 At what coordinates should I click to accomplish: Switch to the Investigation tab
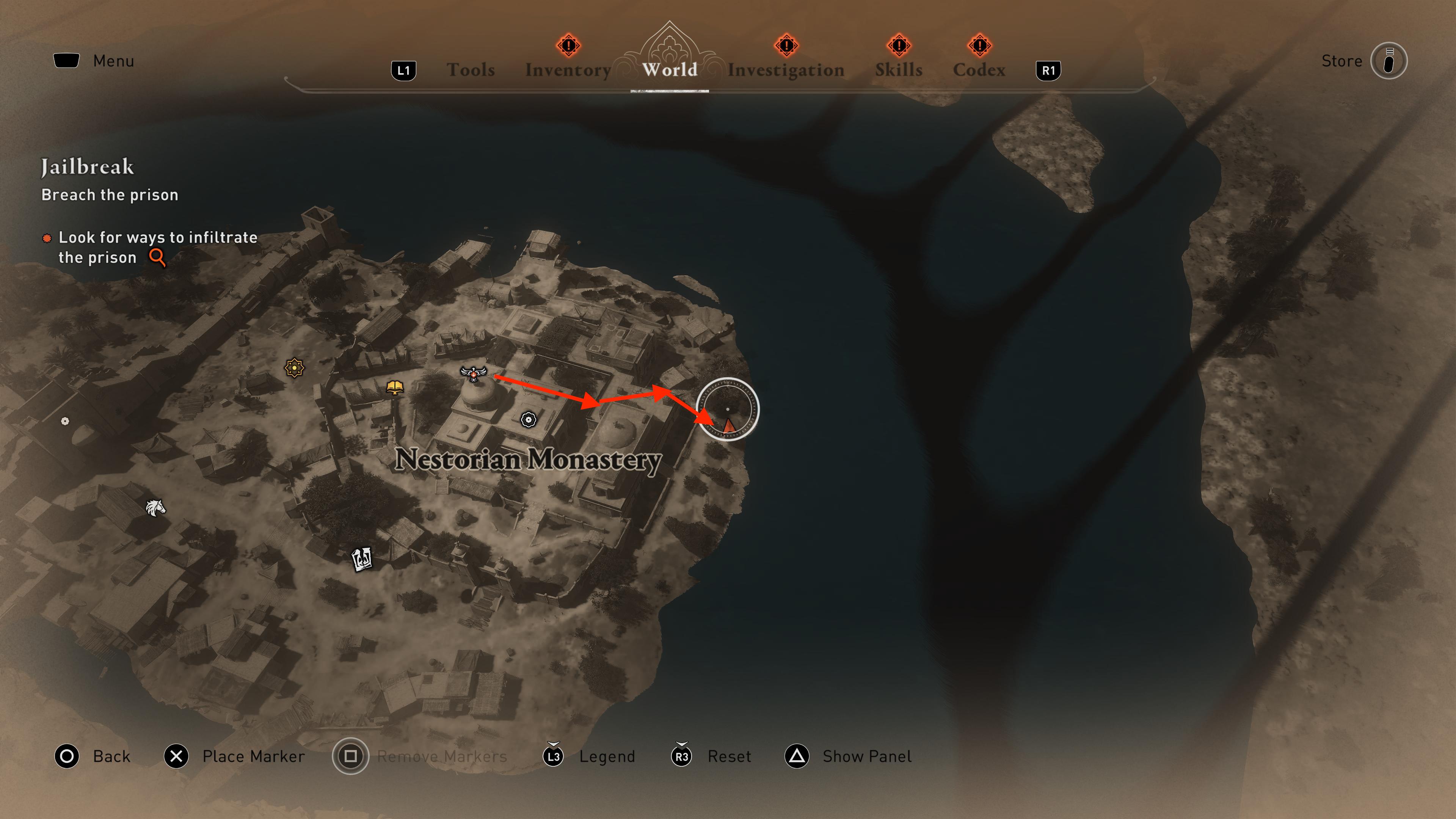tap(786, 69)
